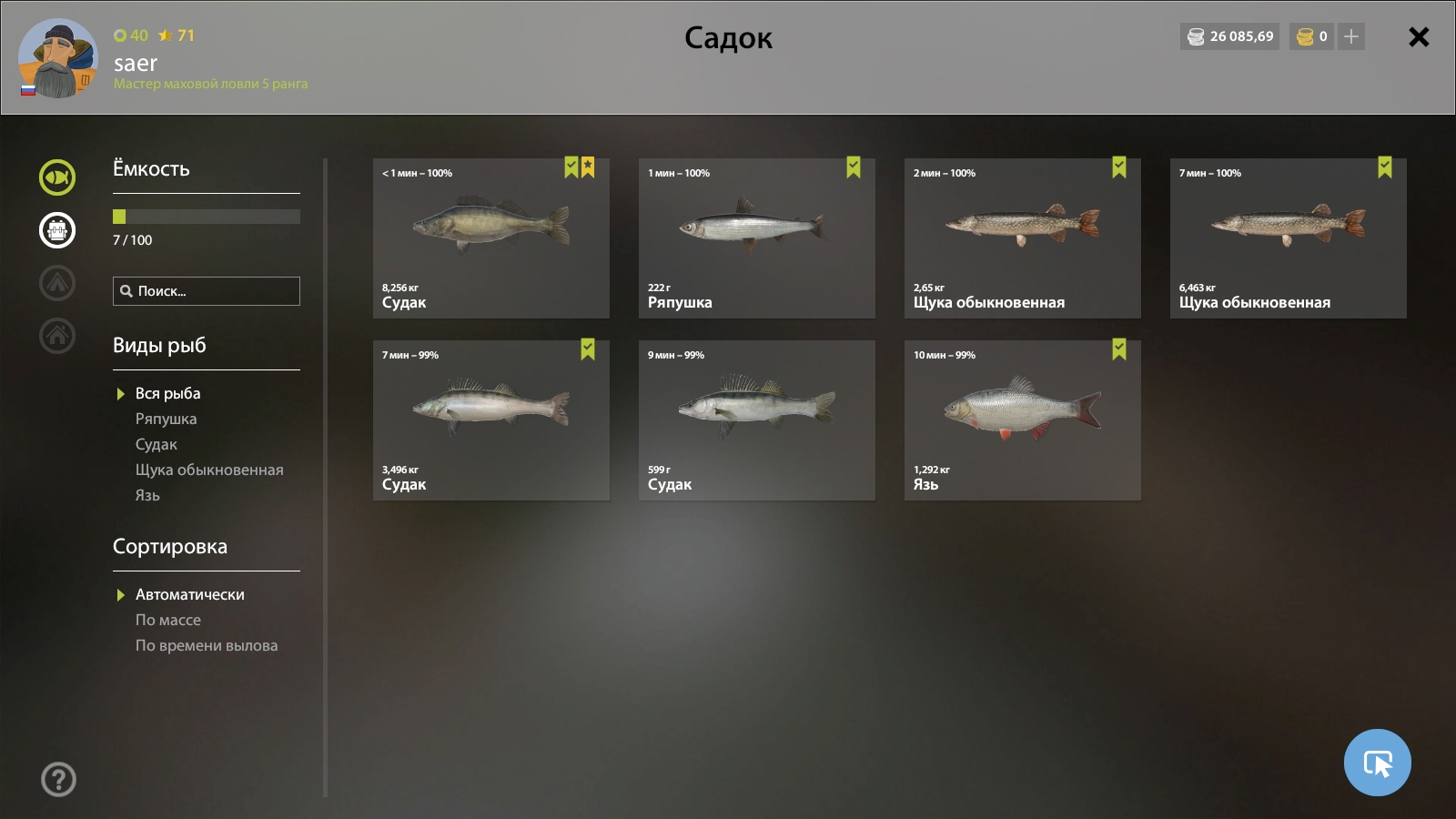This screenshot has height=819, width=1456.
Task: Pick the 599 г Судак card
Action: point(756,420)
